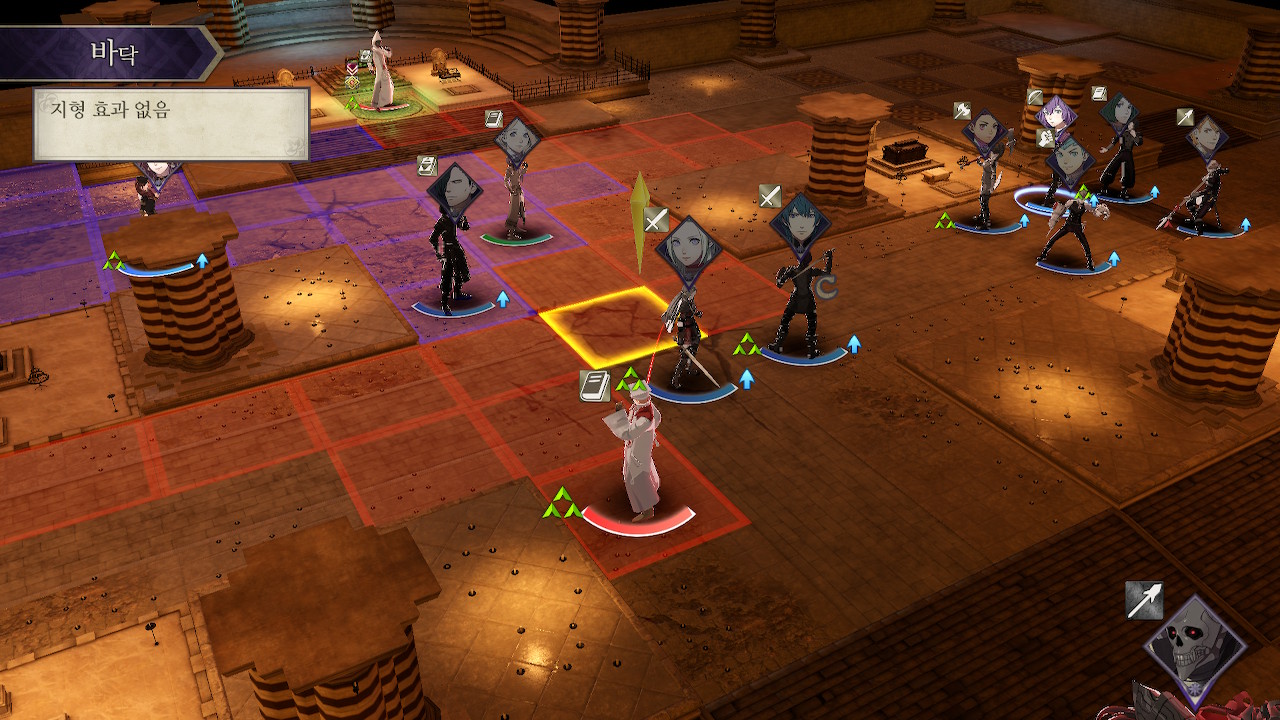Choose the teal-haired sword unit's portrait
The width and height of the screenshot is (1280, 720).
pyautogui.click(x=802, y=227)
